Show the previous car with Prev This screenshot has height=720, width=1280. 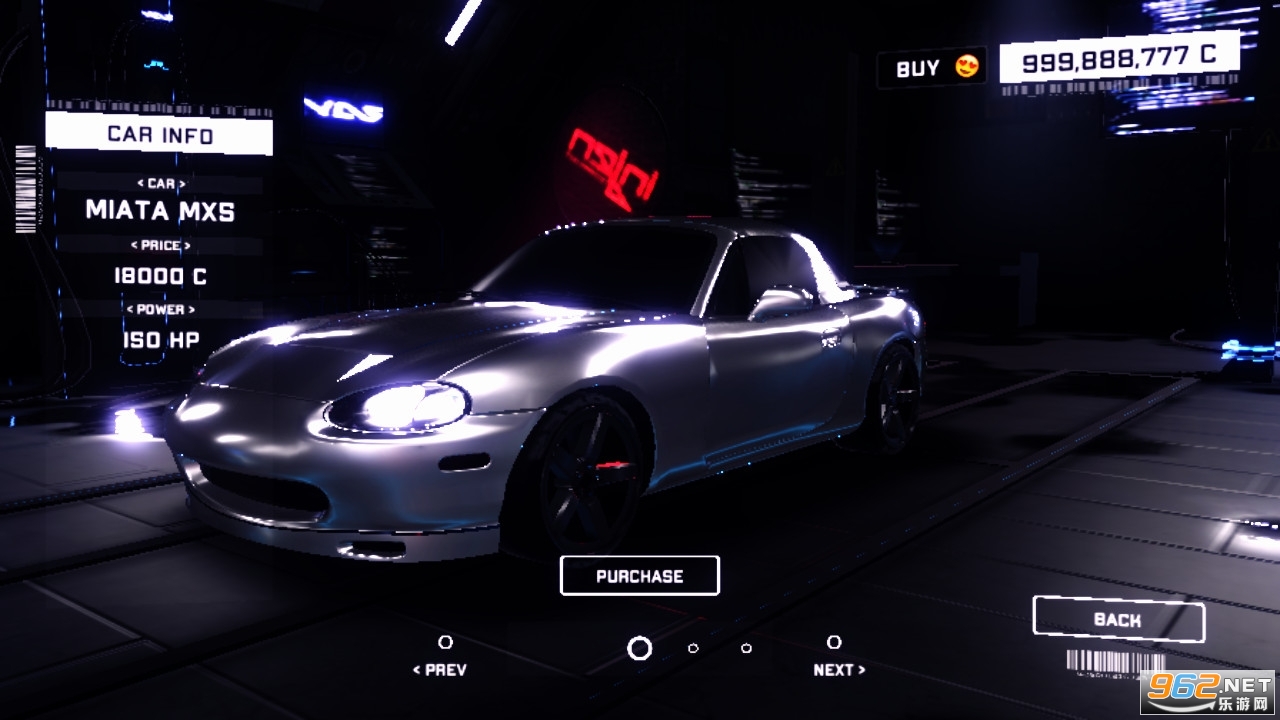[440, 669]
